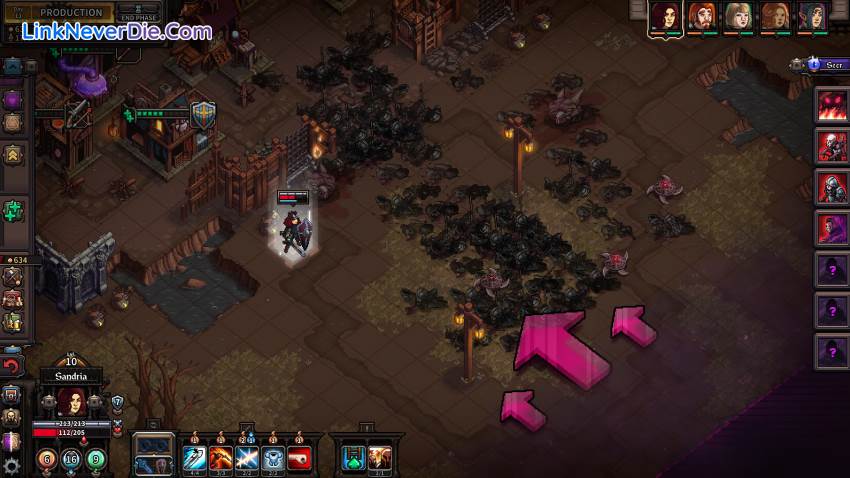The image size is (850, 478).
Task: Select Sandria's portrait in the hero roster
Action: tap(665, 16)
